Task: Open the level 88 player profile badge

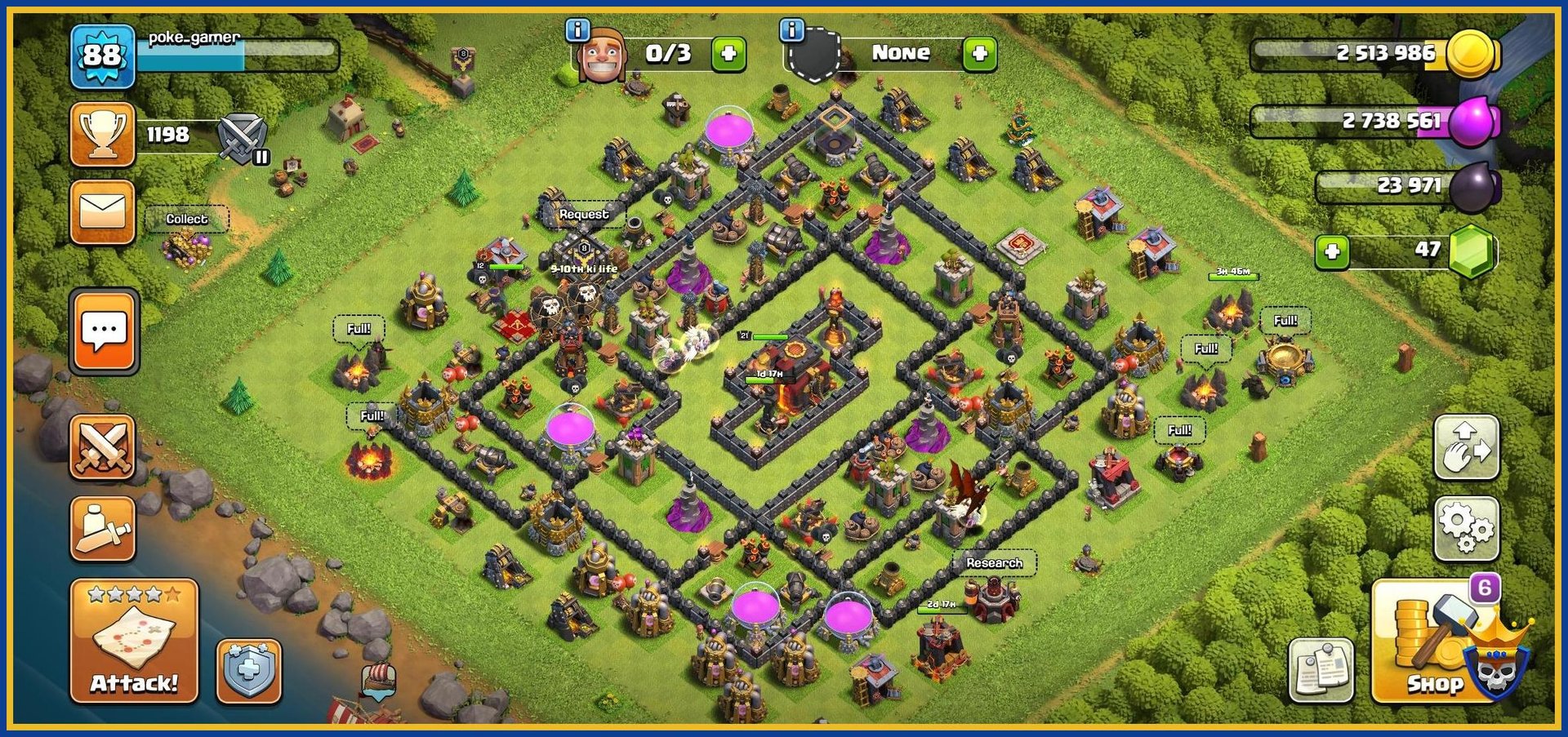Action: [102, 55]
